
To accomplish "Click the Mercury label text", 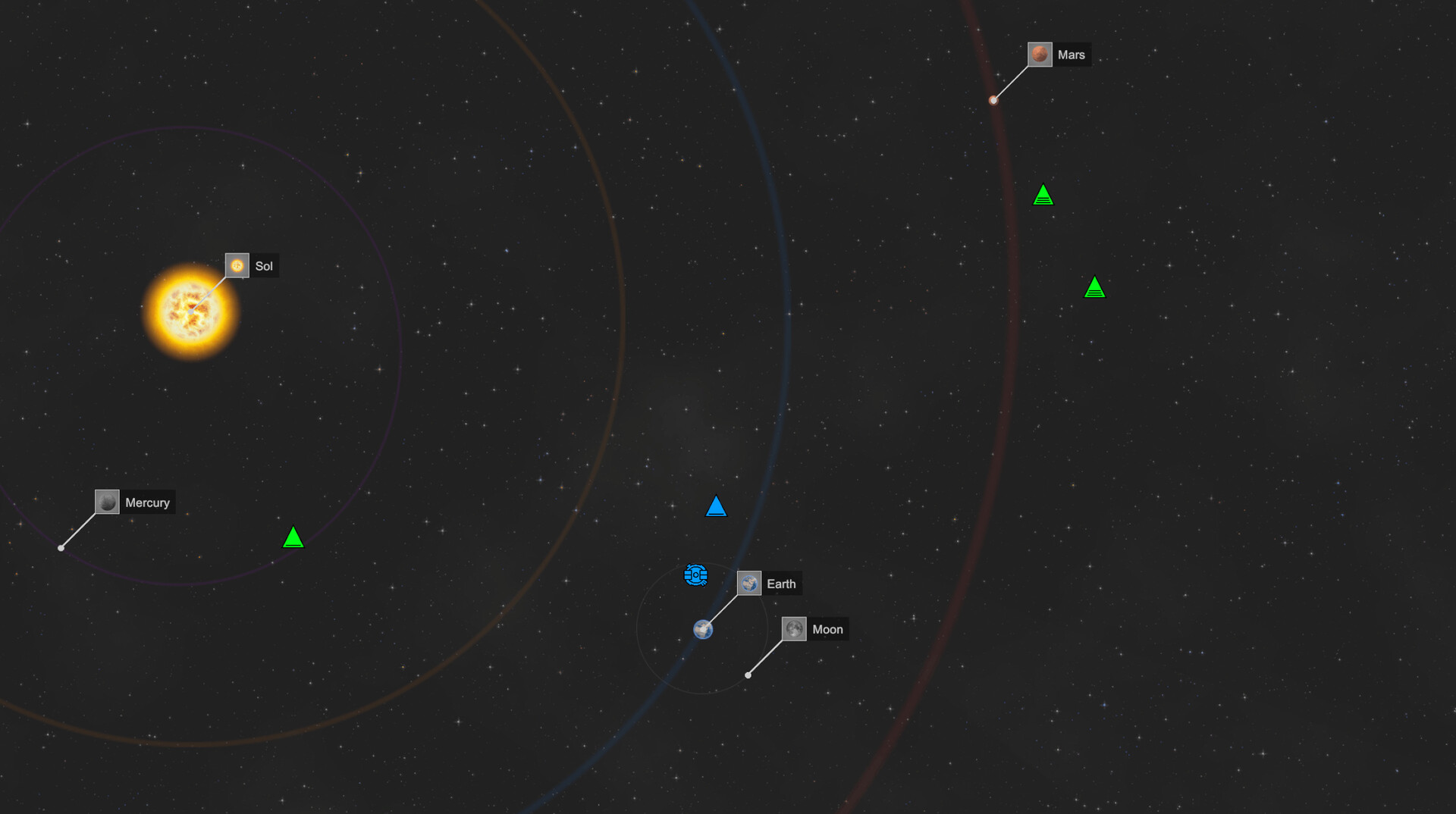I will point(147,501).
